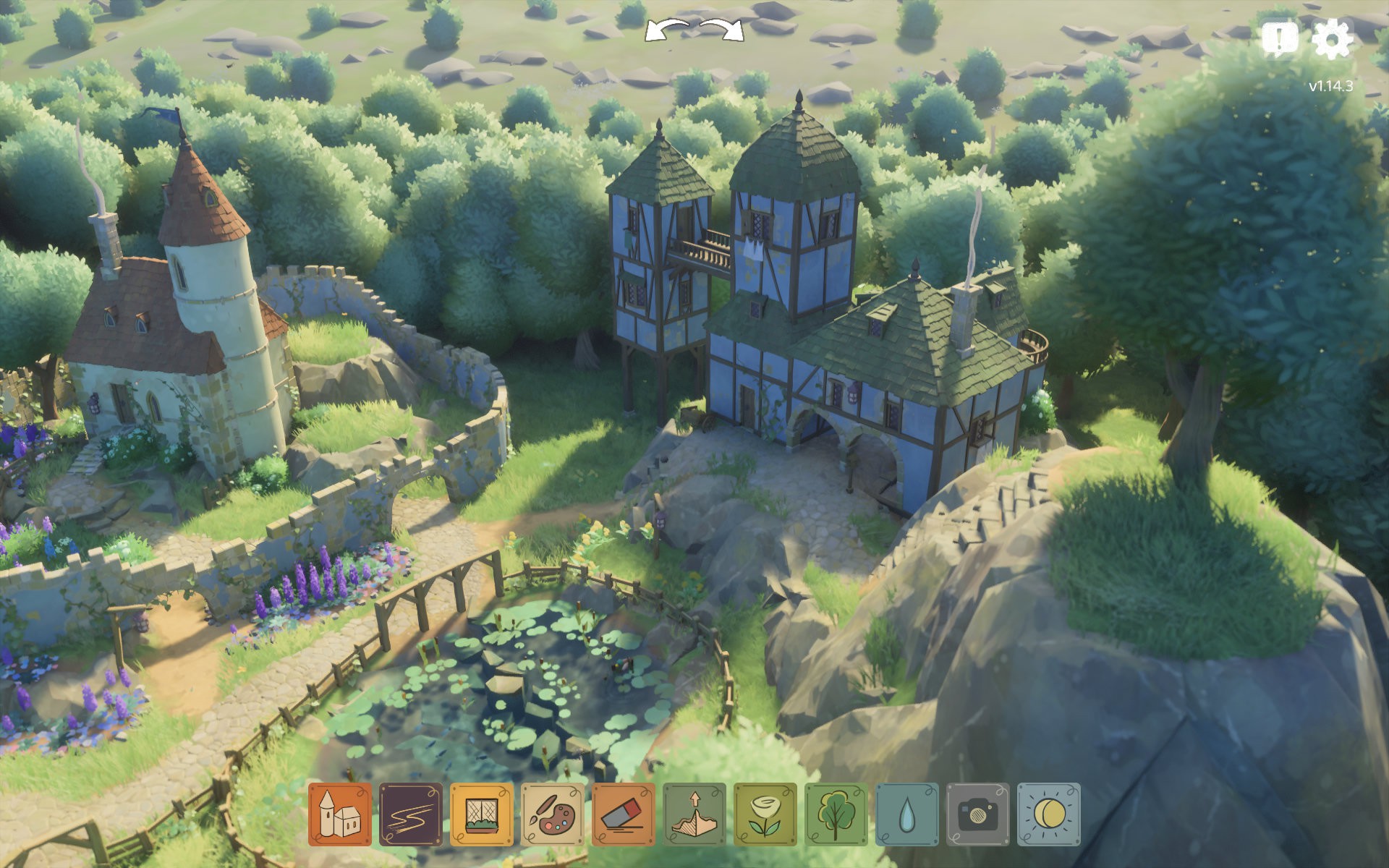
Task: Open the camera photo mode
Action: point(977,814)
